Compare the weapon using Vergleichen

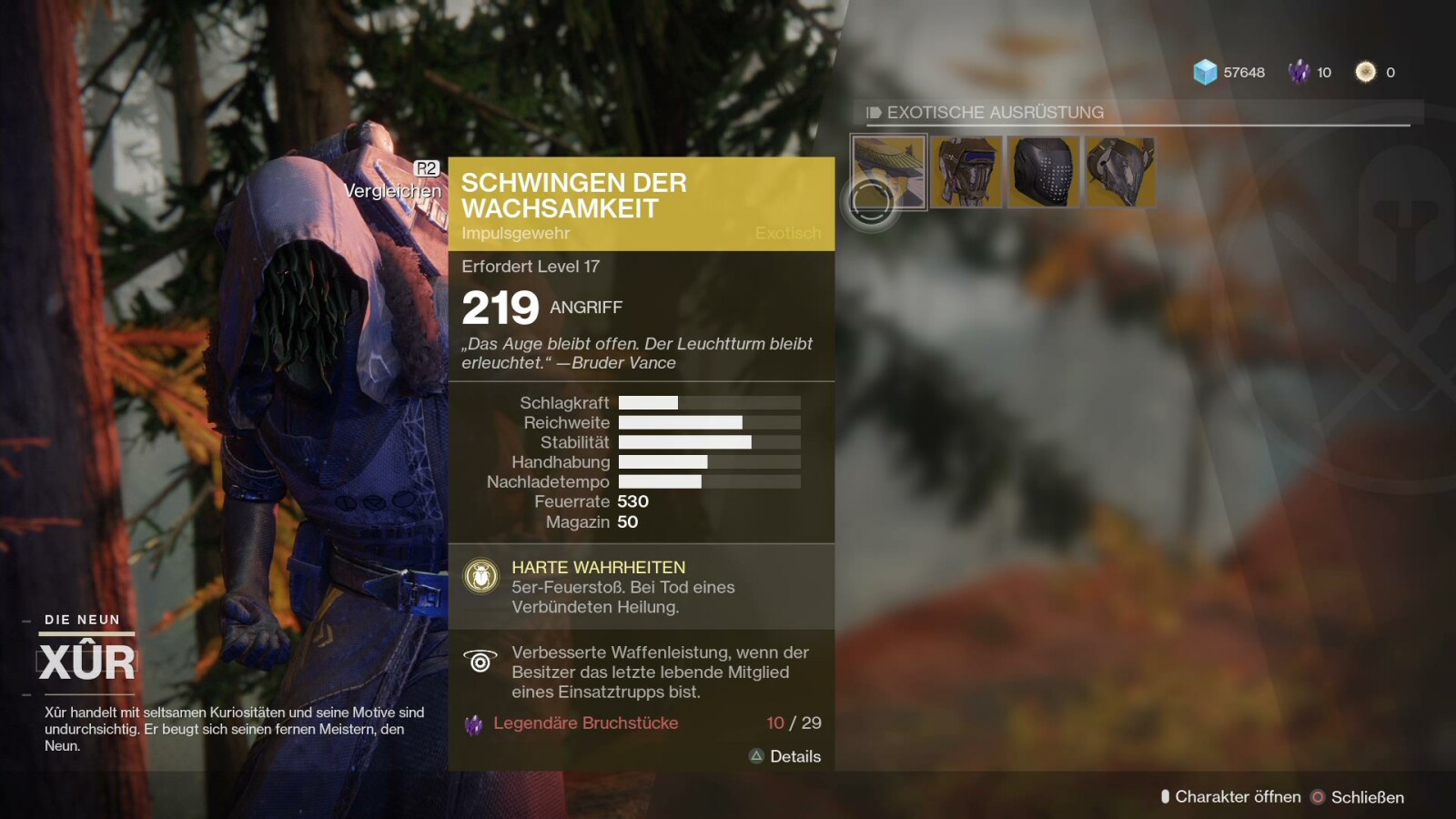coord(393,190)
